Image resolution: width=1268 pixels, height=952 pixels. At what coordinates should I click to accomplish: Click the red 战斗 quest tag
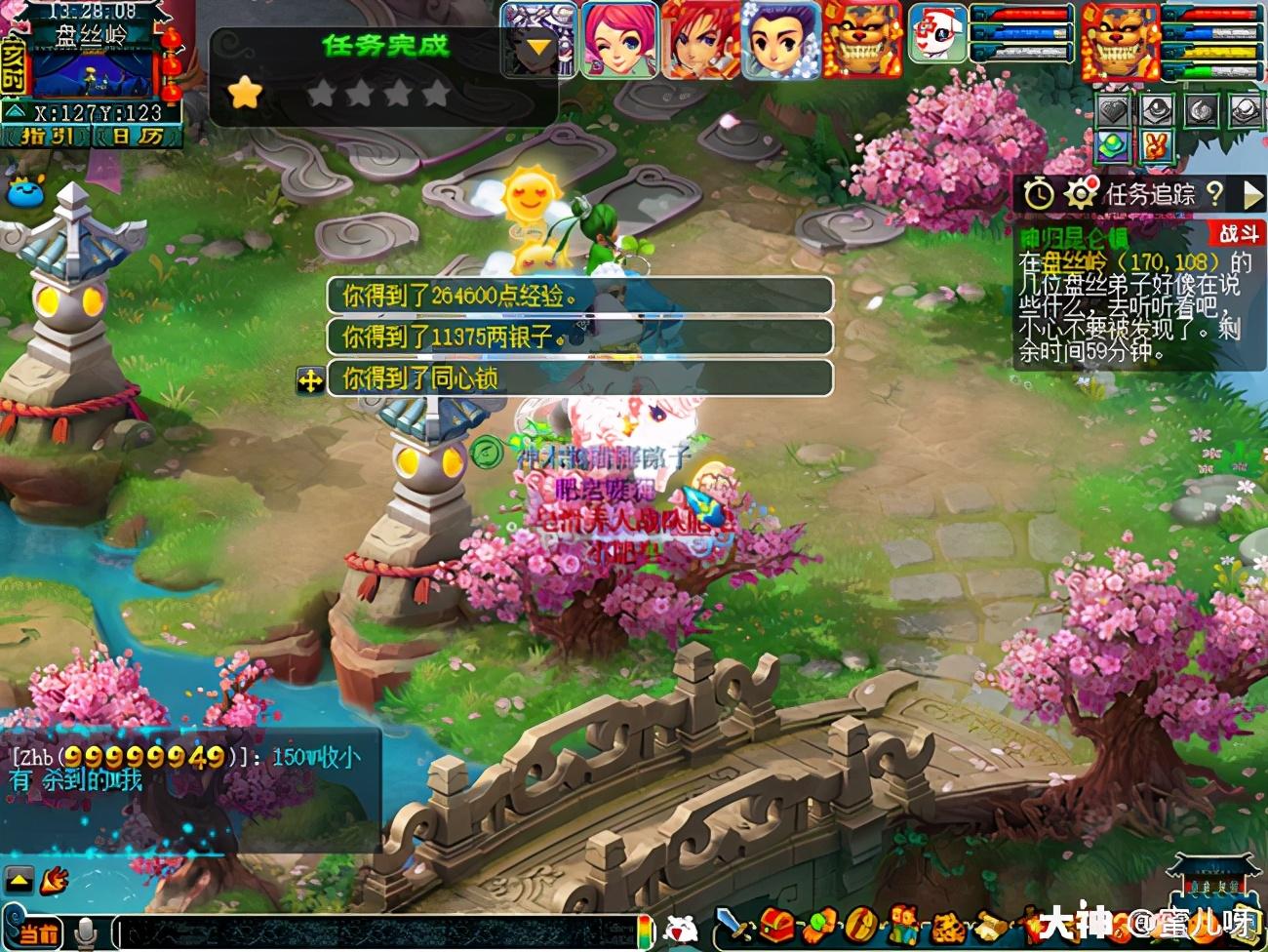[x=1239, y=233]
